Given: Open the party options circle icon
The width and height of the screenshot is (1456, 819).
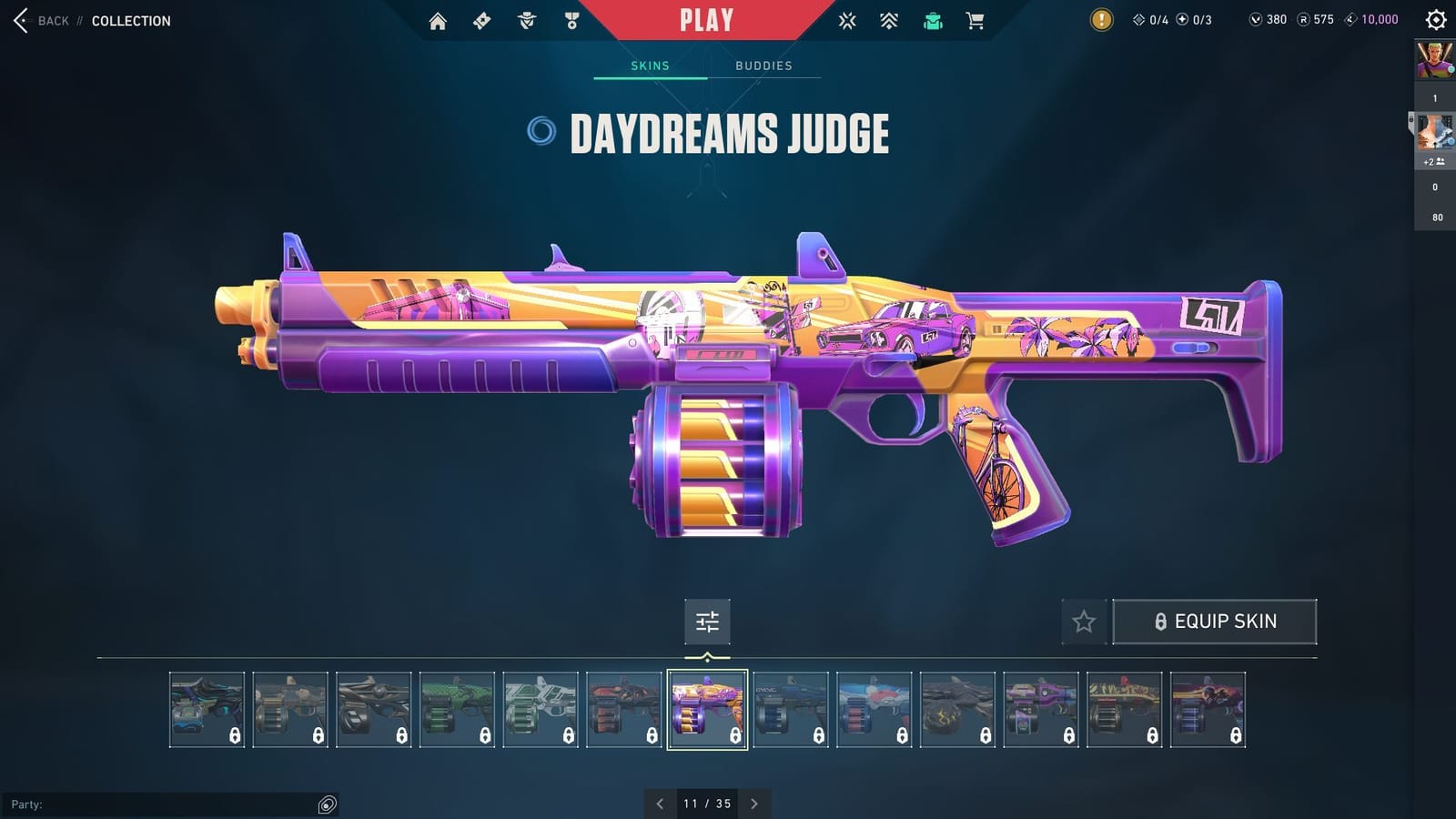Looking at the screenshot, I should [326, 804].
